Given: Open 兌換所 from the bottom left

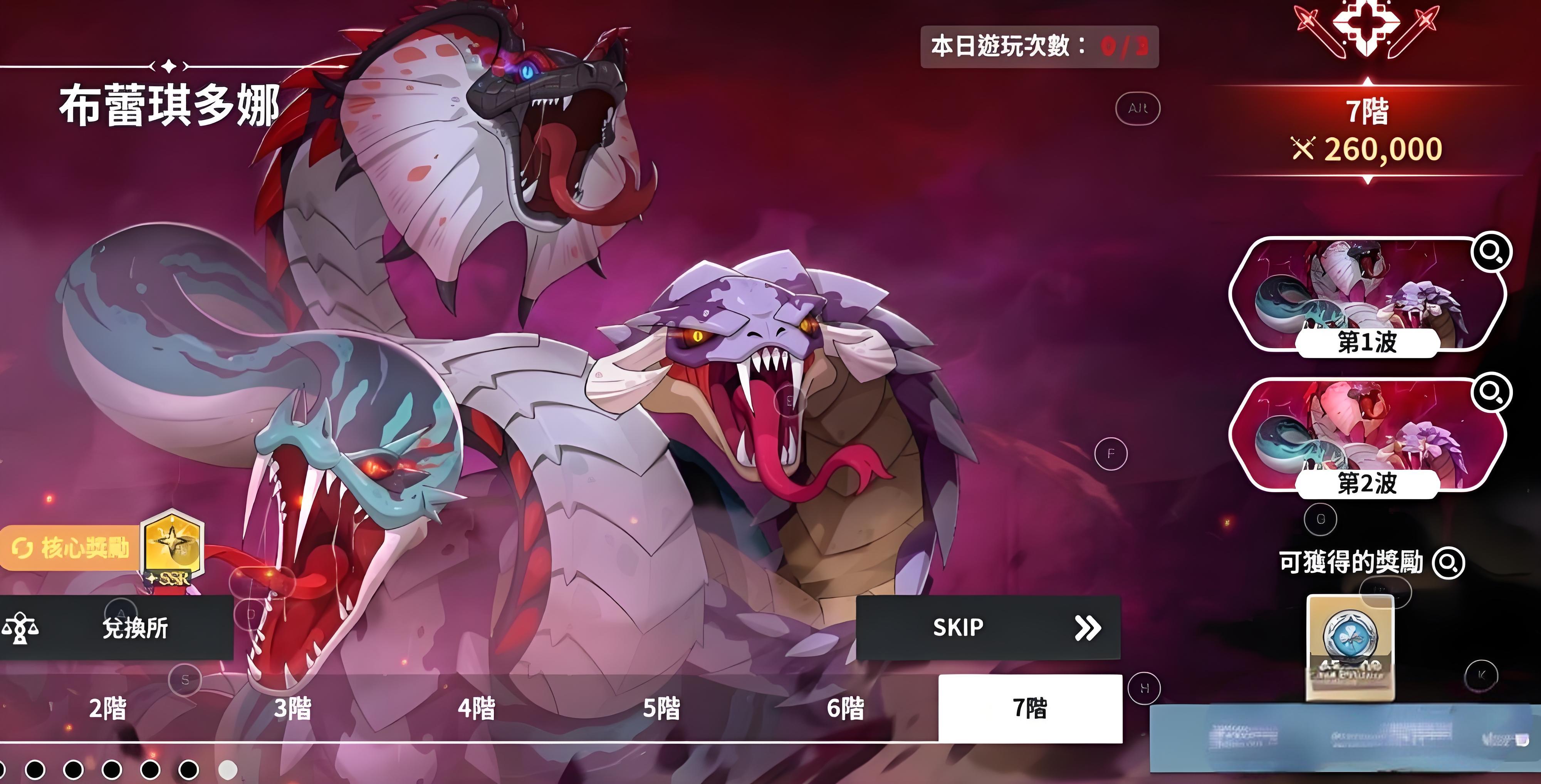Looking at the screenshot, I should (x=134, y=628).
